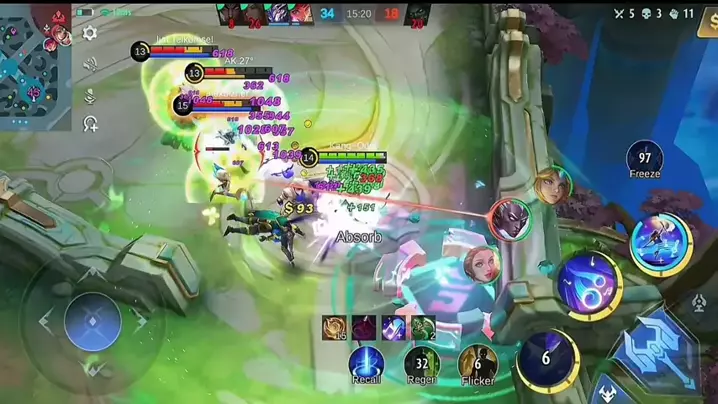Toggle the speaker sound icon

pyautogui.click(x=90, y=64)
